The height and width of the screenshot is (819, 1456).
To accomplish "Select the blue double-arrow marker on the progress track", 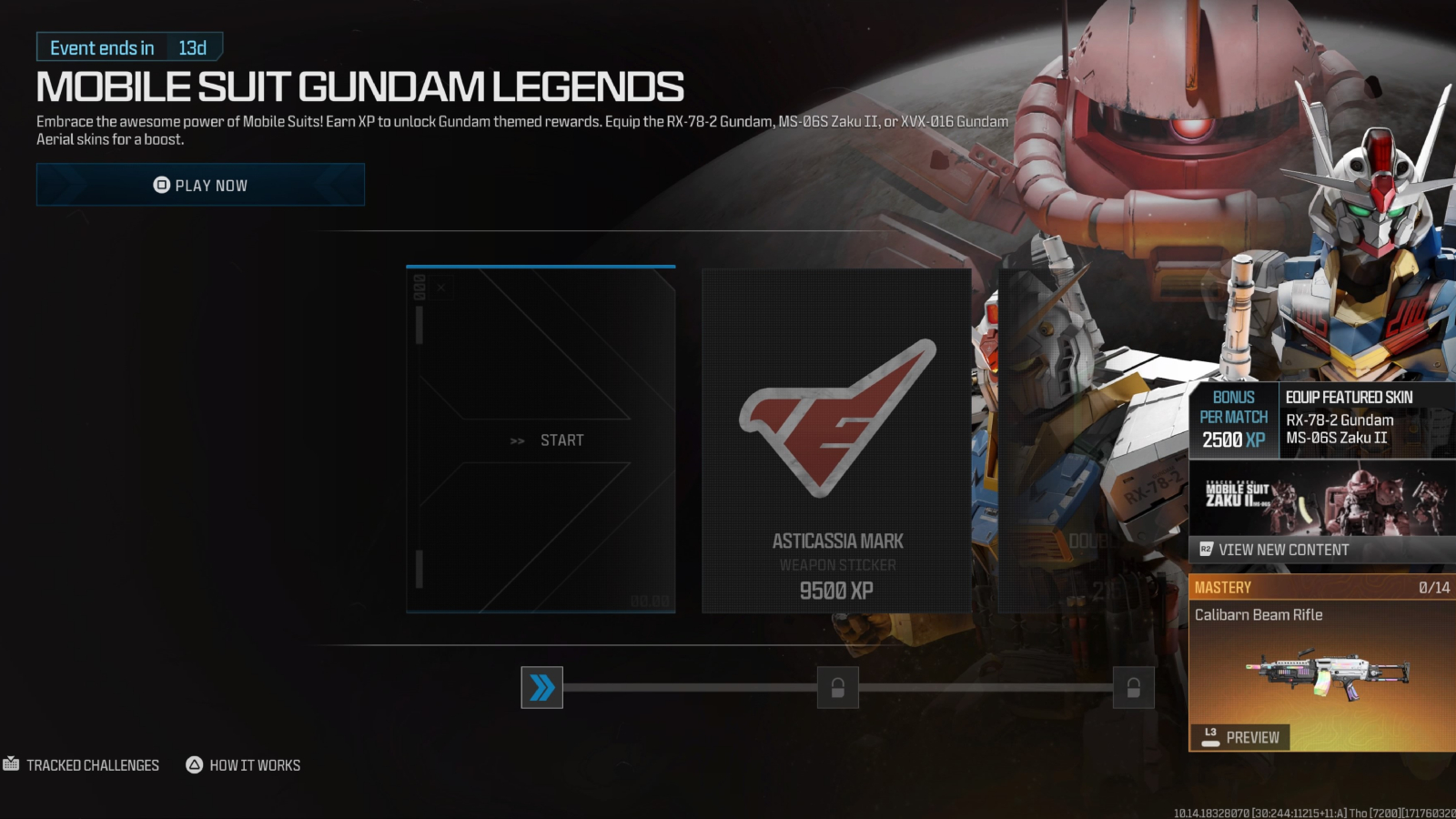I will point(541,689).
